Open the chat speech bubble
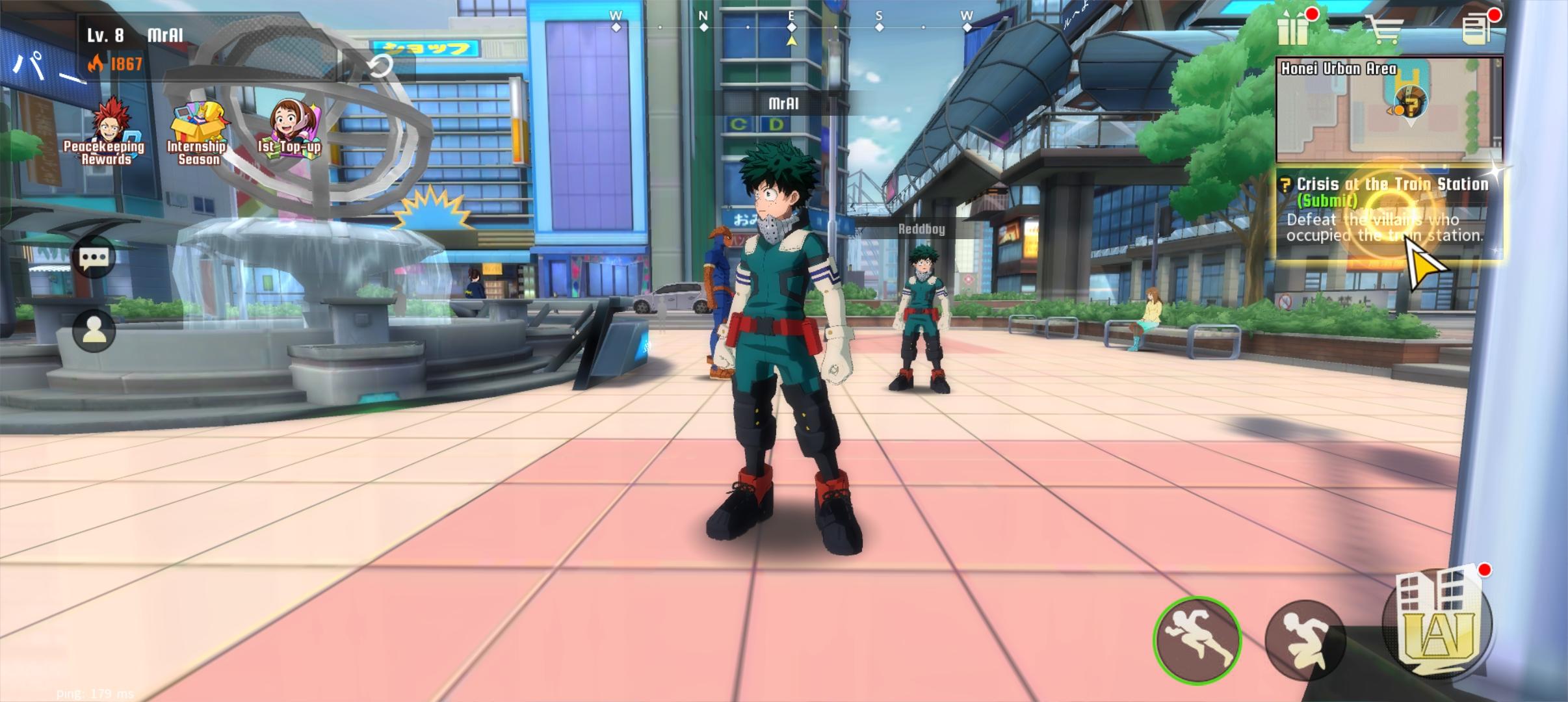1568x702 pixels. click(x=94, y=258)
